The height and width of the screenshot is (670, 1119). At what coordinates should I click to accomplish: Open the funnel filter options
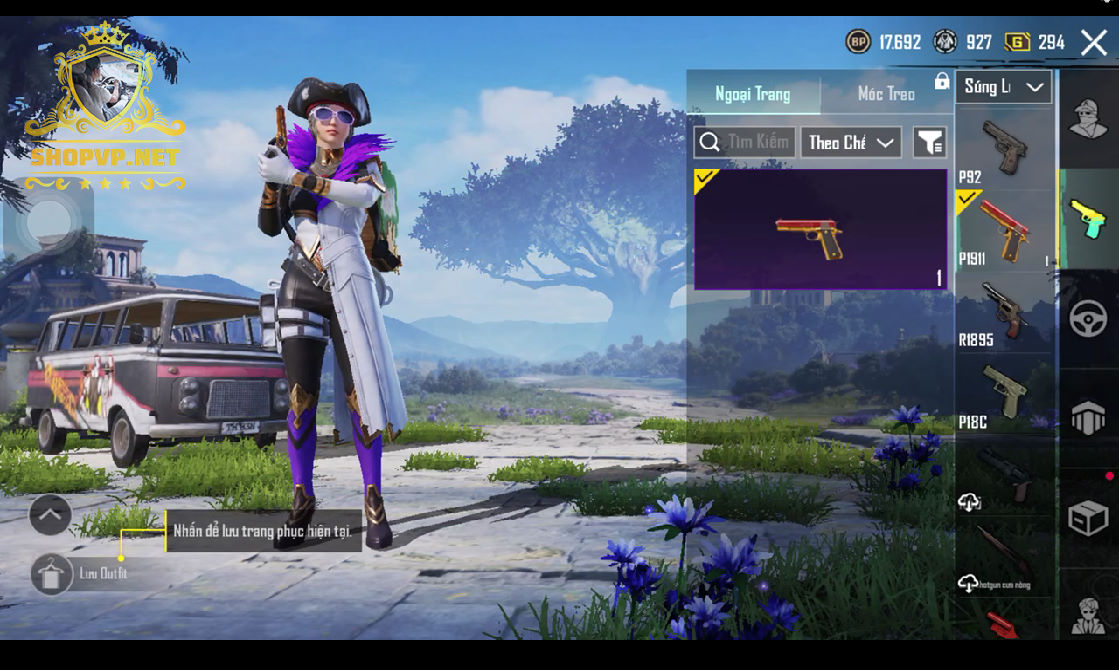[930, 142]
